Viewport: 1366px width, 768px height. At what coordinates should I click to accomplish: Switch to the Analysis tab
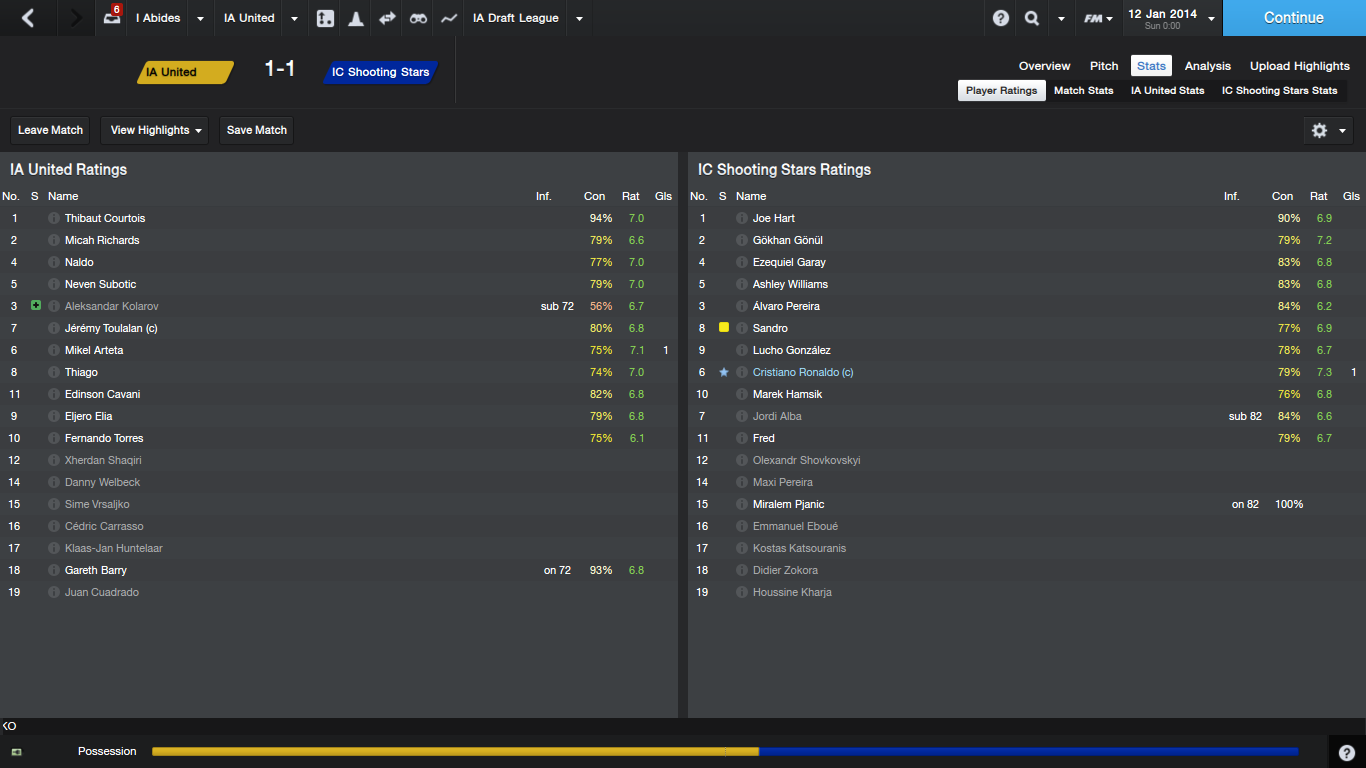(x=1207, y=65)
